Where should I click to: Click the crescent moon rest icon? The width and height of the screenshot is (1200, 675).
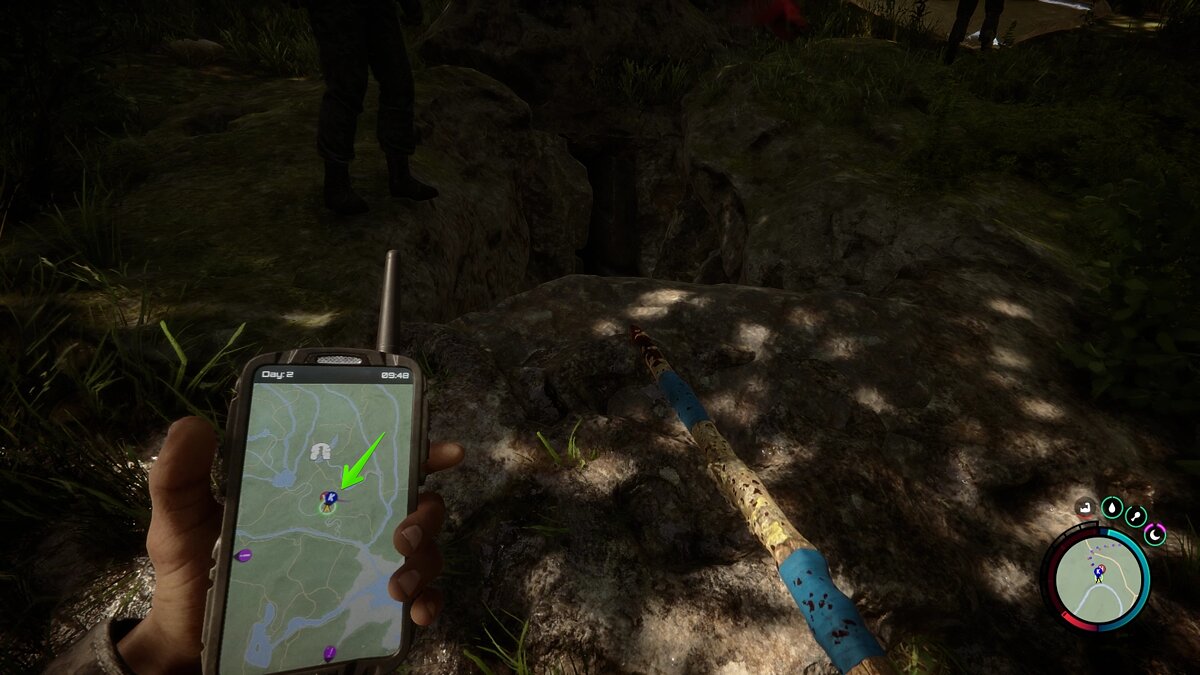click(x=1155, y=534)
